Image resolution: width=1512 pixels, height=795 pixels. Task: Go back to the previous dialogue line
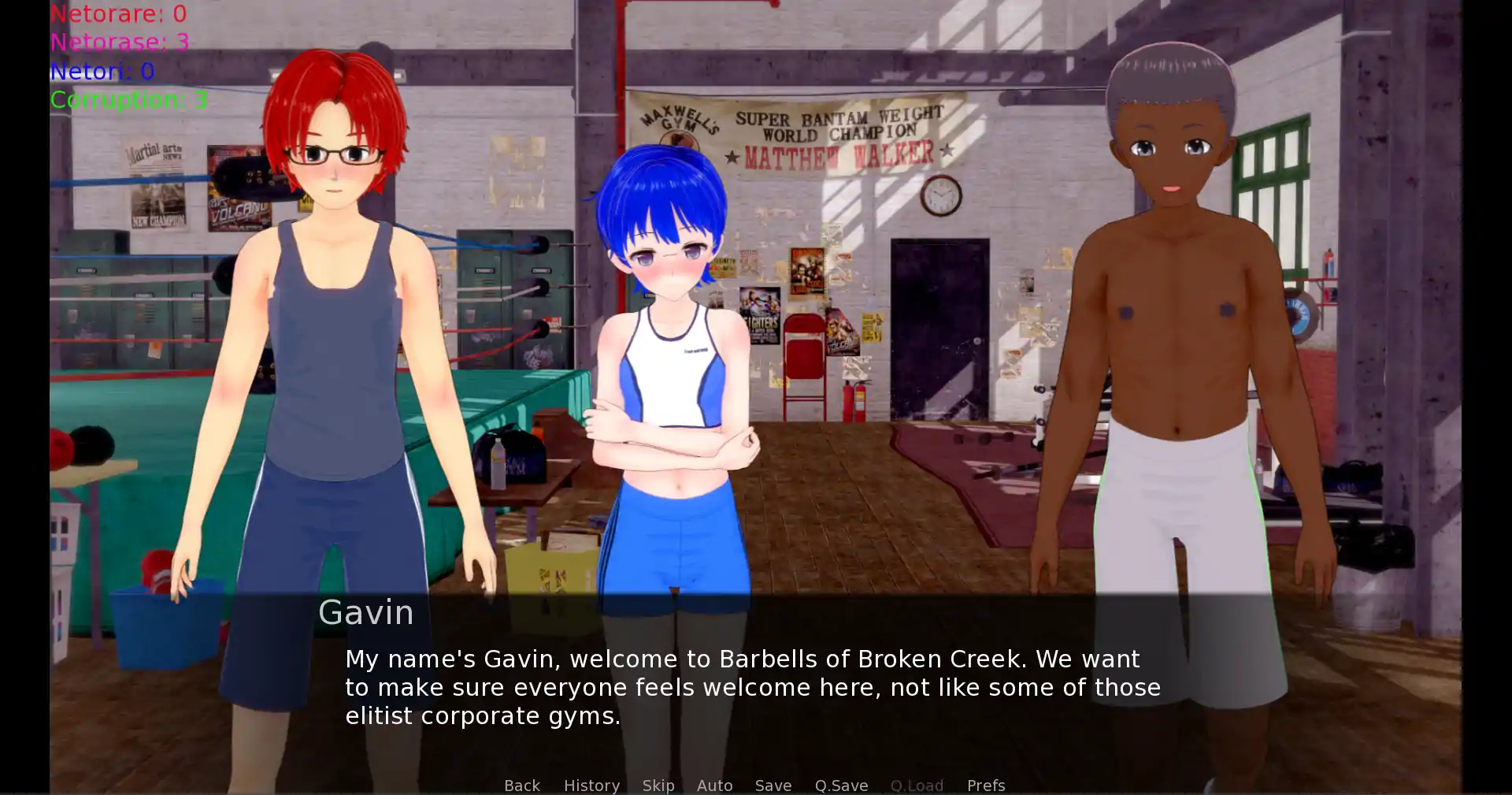point(521,785)
